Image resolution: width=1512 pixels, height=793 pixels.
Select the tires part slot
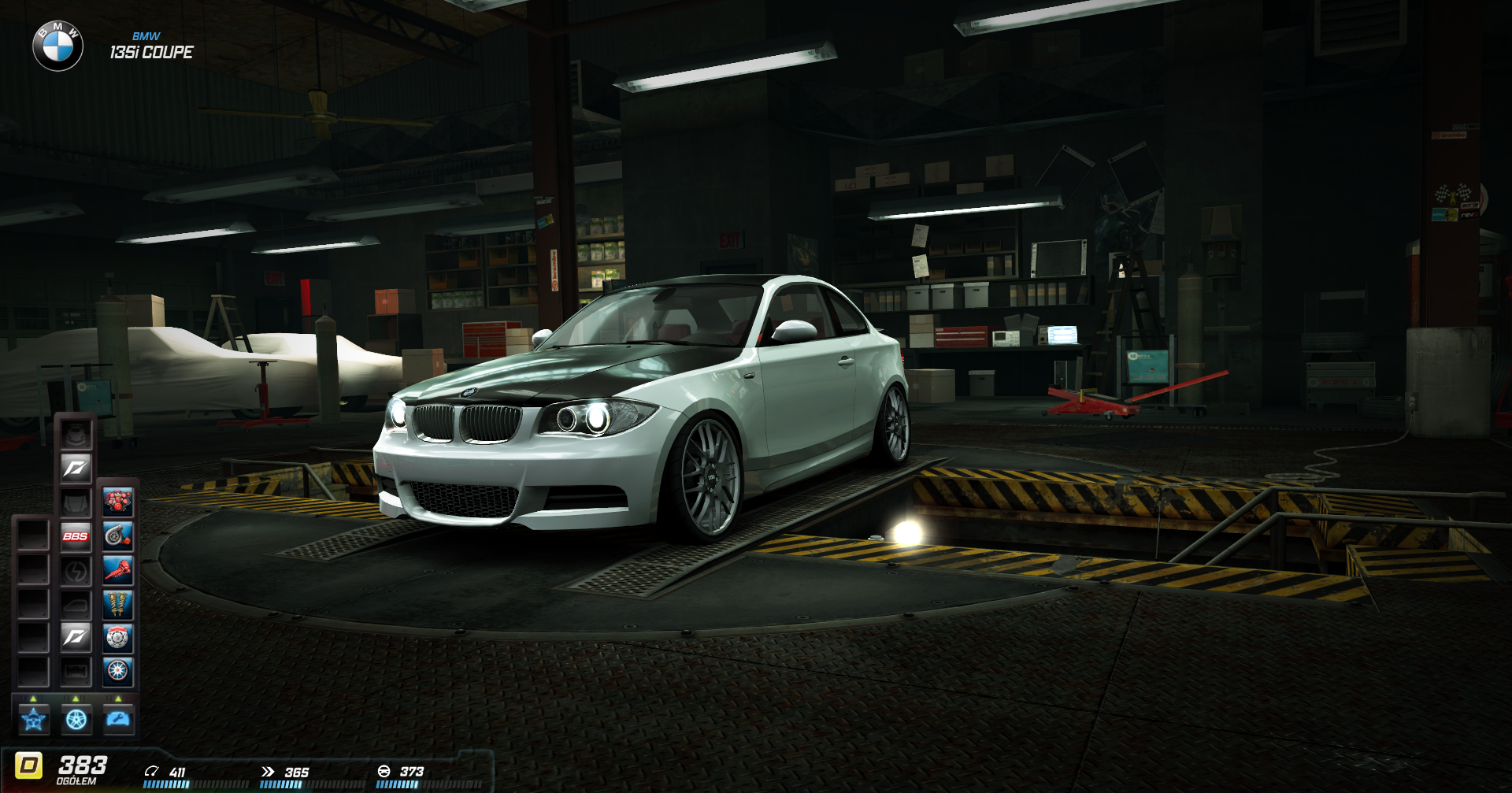pos(118,671)
